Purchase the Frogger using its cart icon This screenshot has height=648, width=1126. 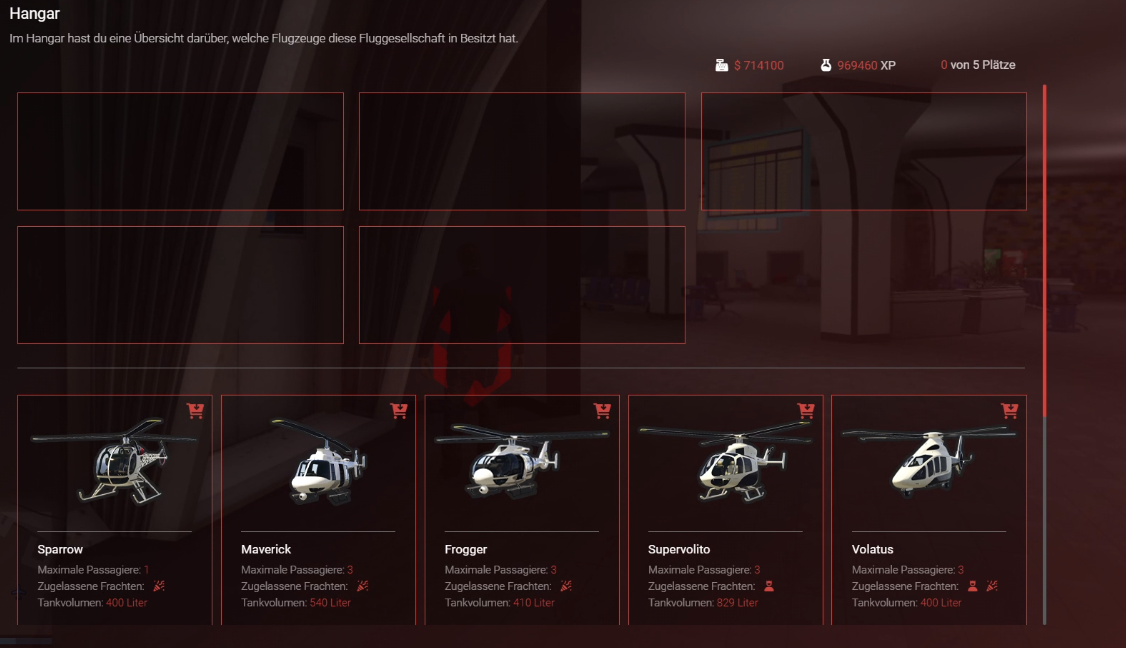pos(602,410)
